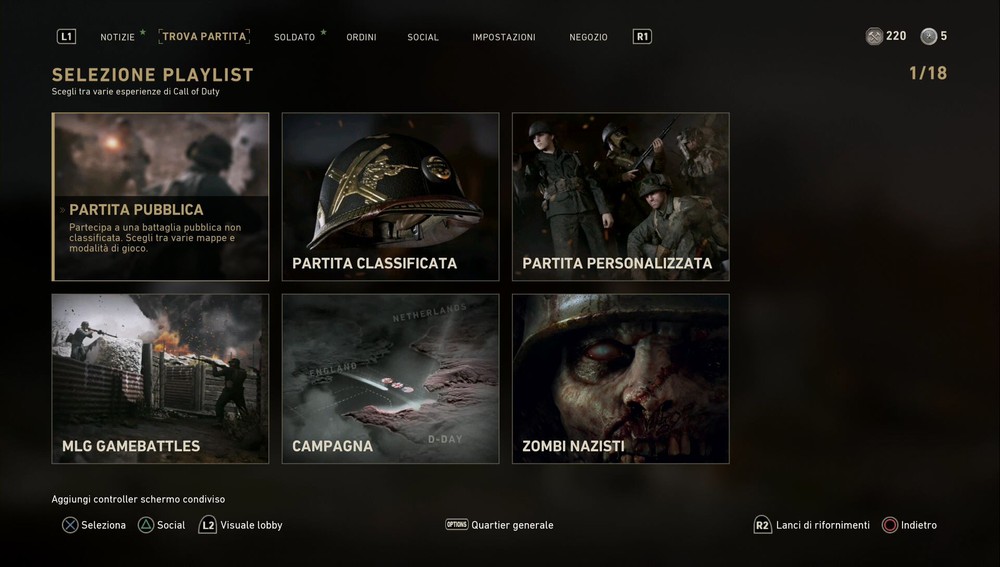
Task: Select the MLG Gamebattles tile
Action: point(161,379)
